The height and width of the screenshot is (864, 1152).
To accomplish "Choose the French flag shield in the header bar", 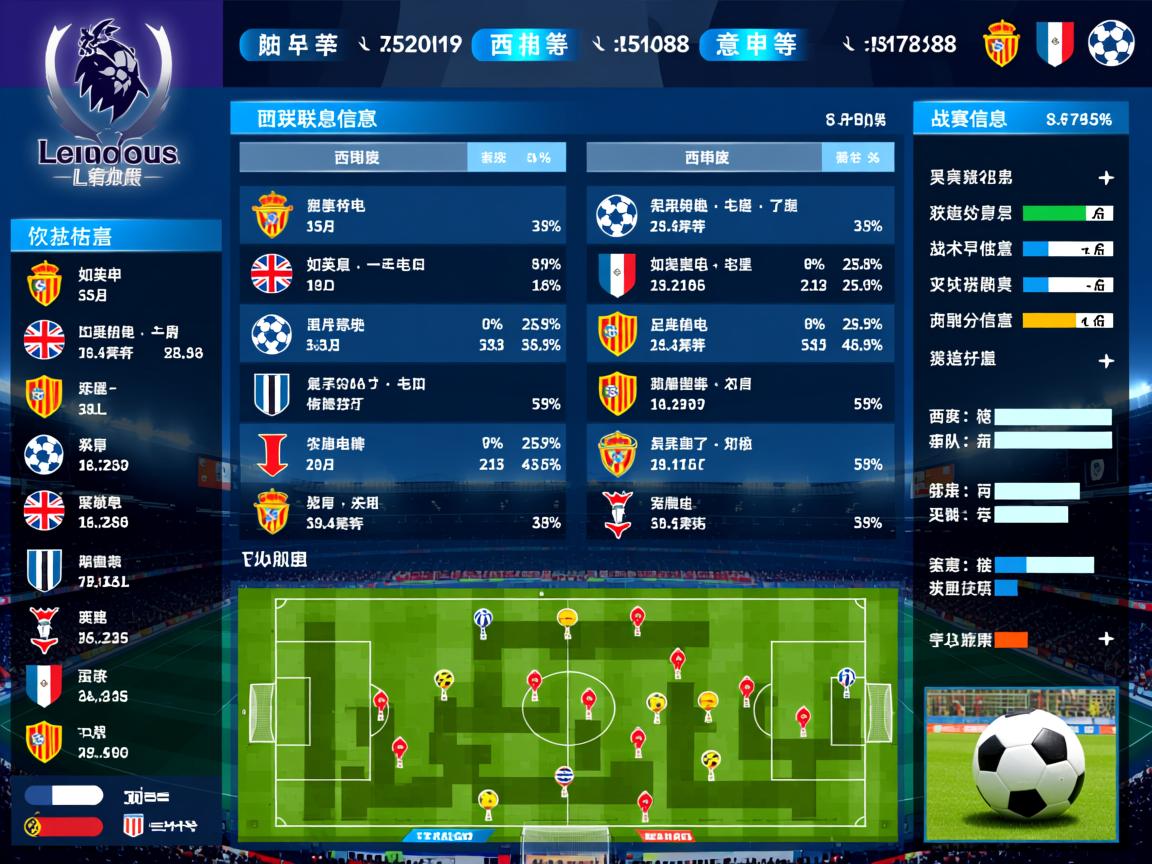I will pyautogui.click(x=1054, y=44).
